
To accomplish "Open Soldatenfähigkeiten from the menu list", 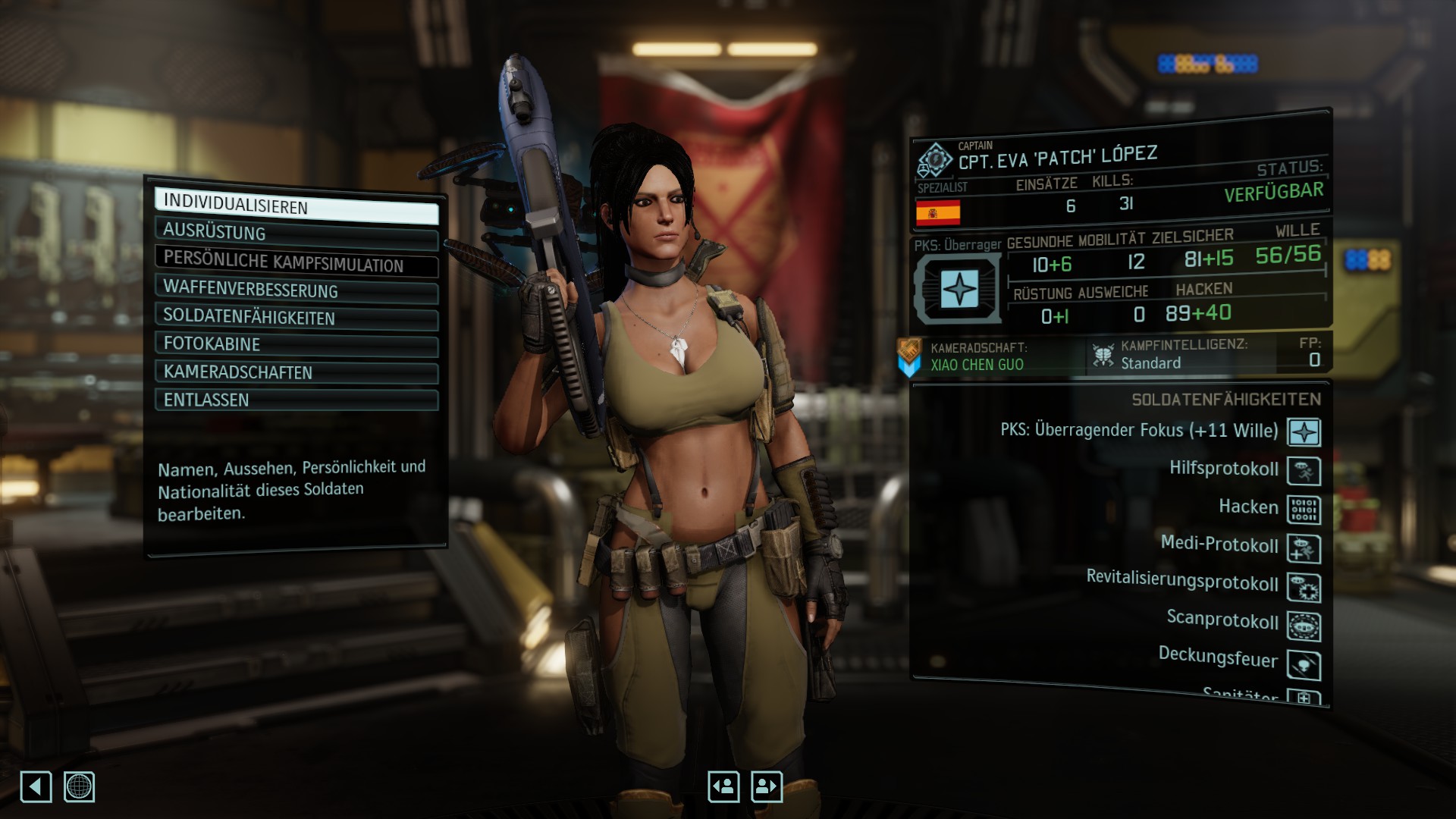I will tap(296, 317).
